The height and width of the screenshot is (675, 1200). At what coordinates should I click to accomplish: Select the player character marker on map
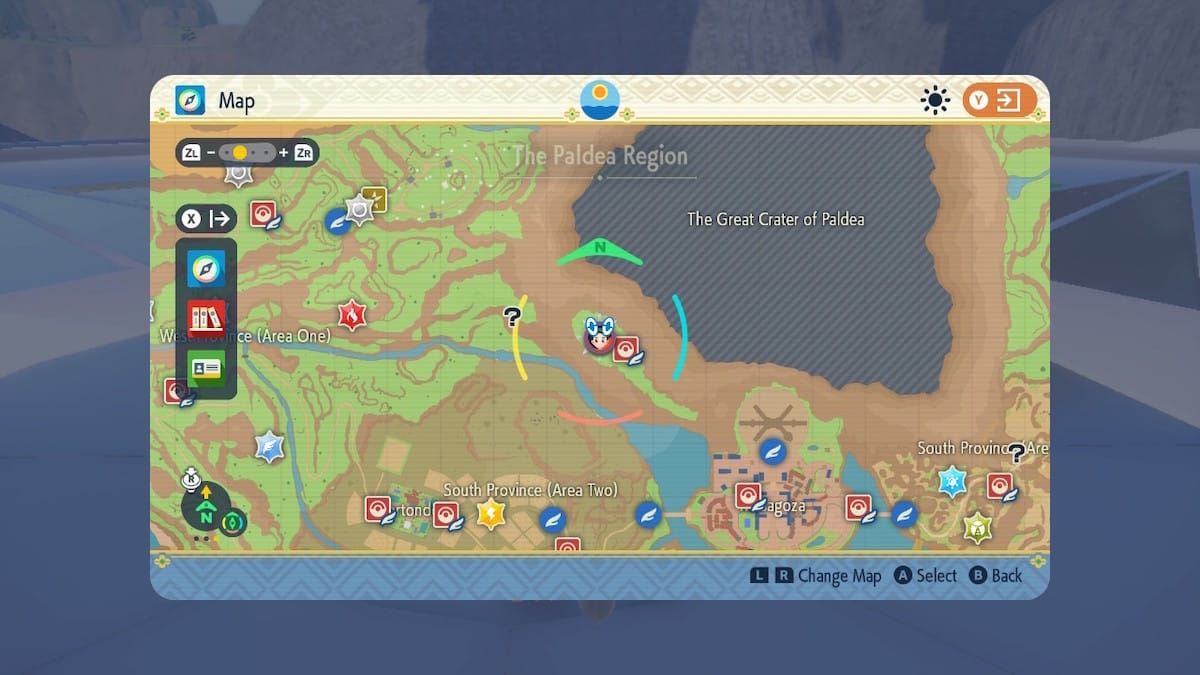pos(597,336)
